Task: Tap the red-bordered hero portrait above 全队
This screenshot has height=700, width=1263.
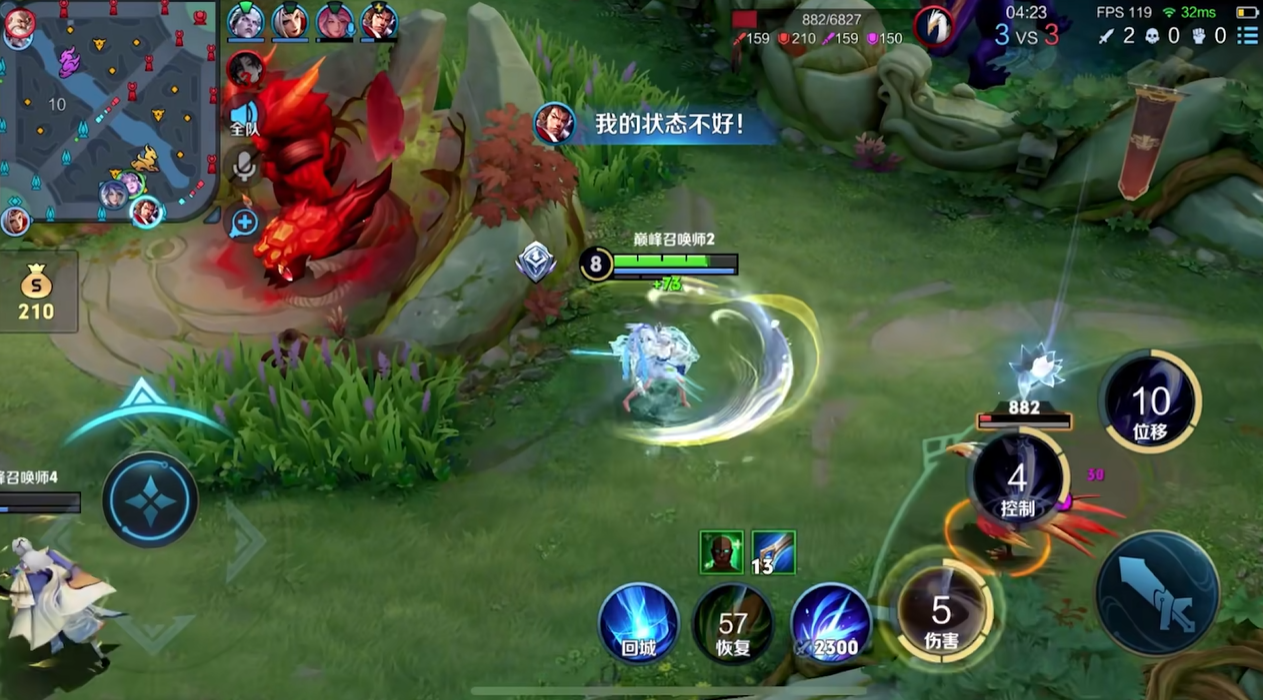Action: pyautogui.click(x=244, y=69)
